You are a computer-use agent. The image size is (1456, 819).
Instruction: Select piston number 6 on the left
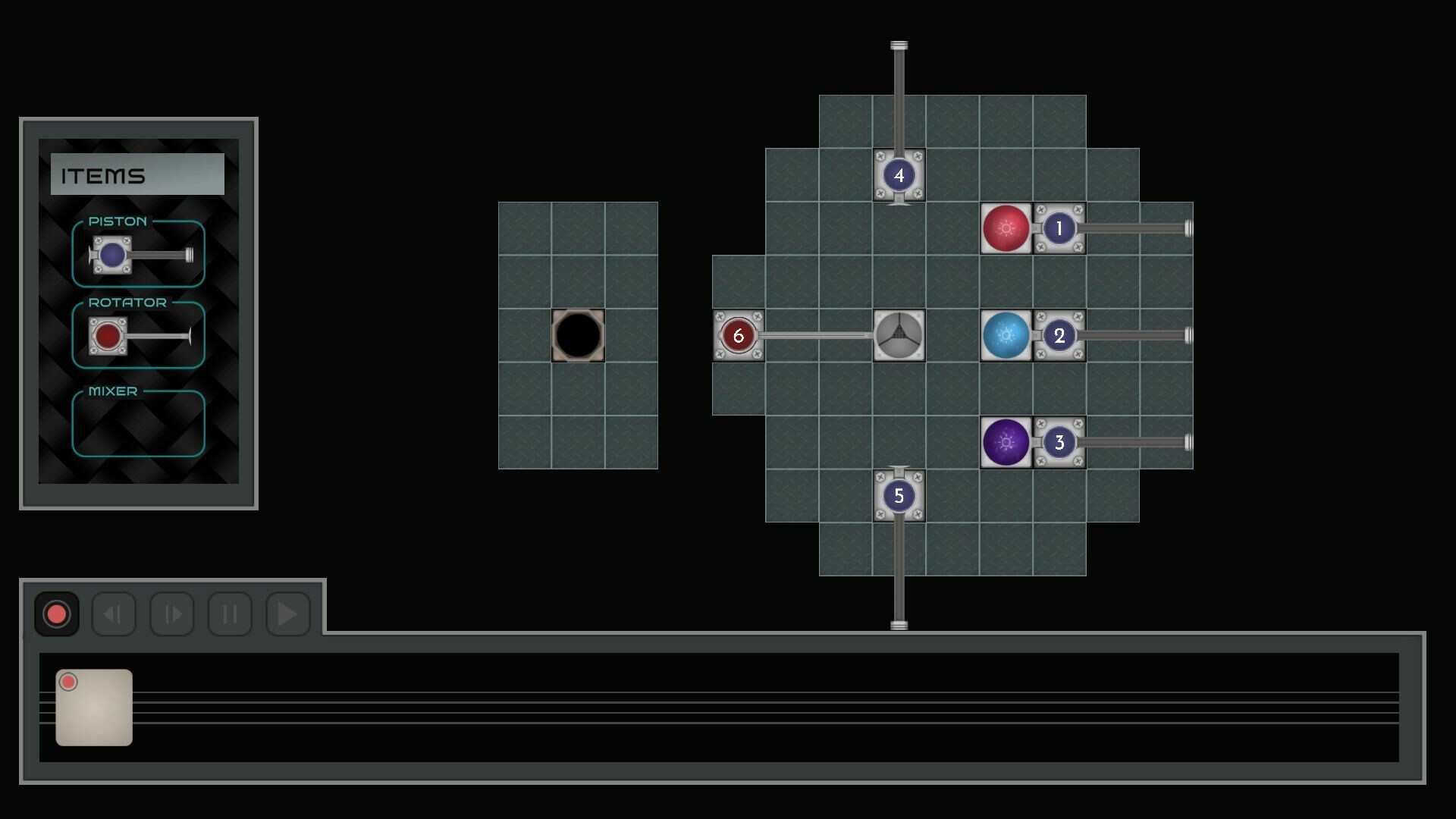coord(738,334)
